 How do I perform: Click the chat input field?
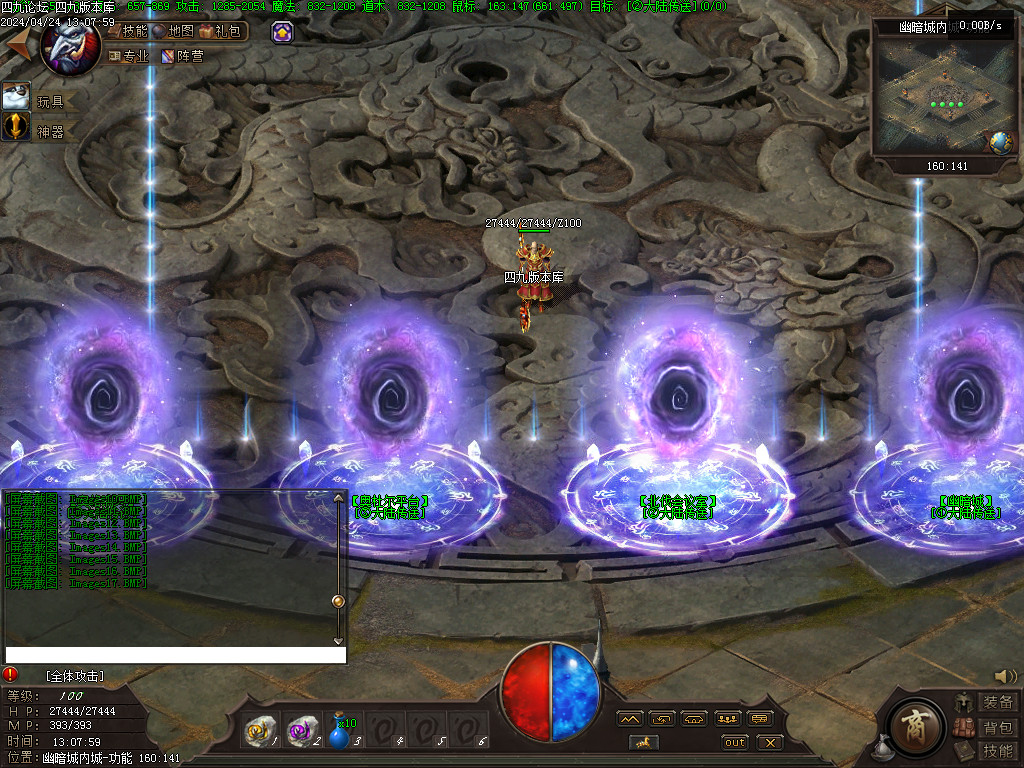[175, 655]
